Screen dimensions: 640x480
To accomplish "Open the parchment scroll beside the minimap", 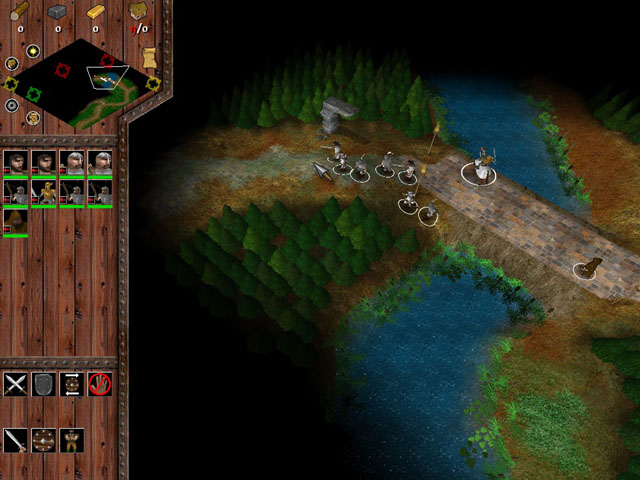I will click(x=149, y=58).
